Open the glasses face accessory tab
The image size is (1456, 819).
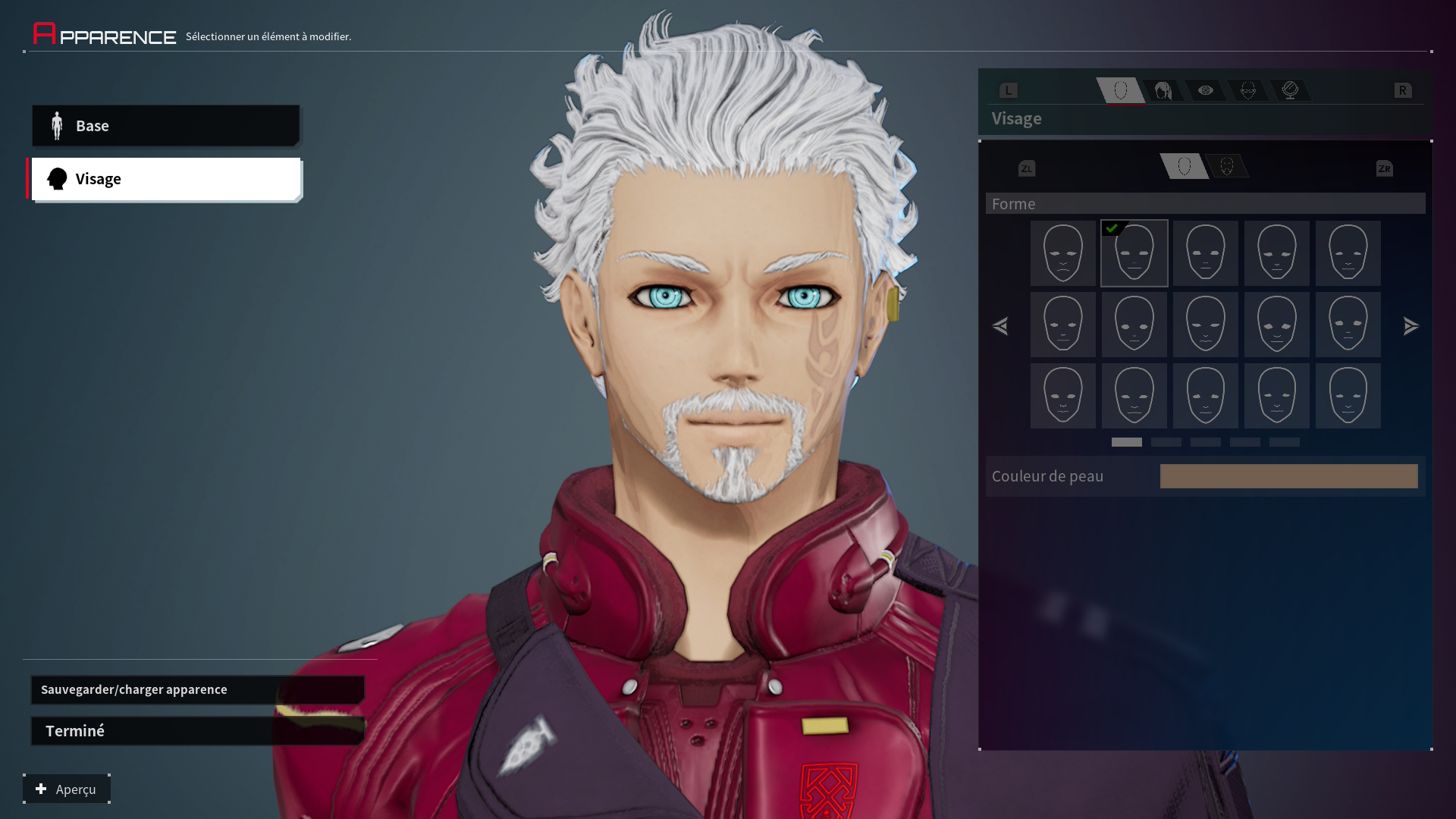tap(1247, 91)
